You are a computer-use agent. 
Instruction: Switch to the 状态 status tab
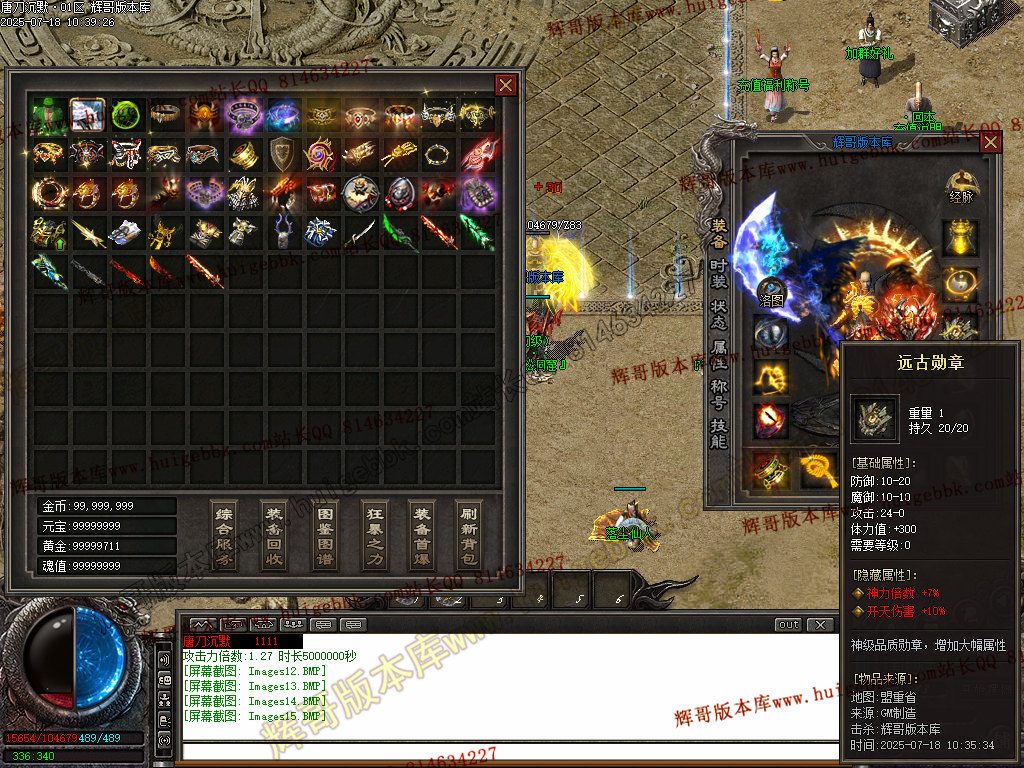719,313
